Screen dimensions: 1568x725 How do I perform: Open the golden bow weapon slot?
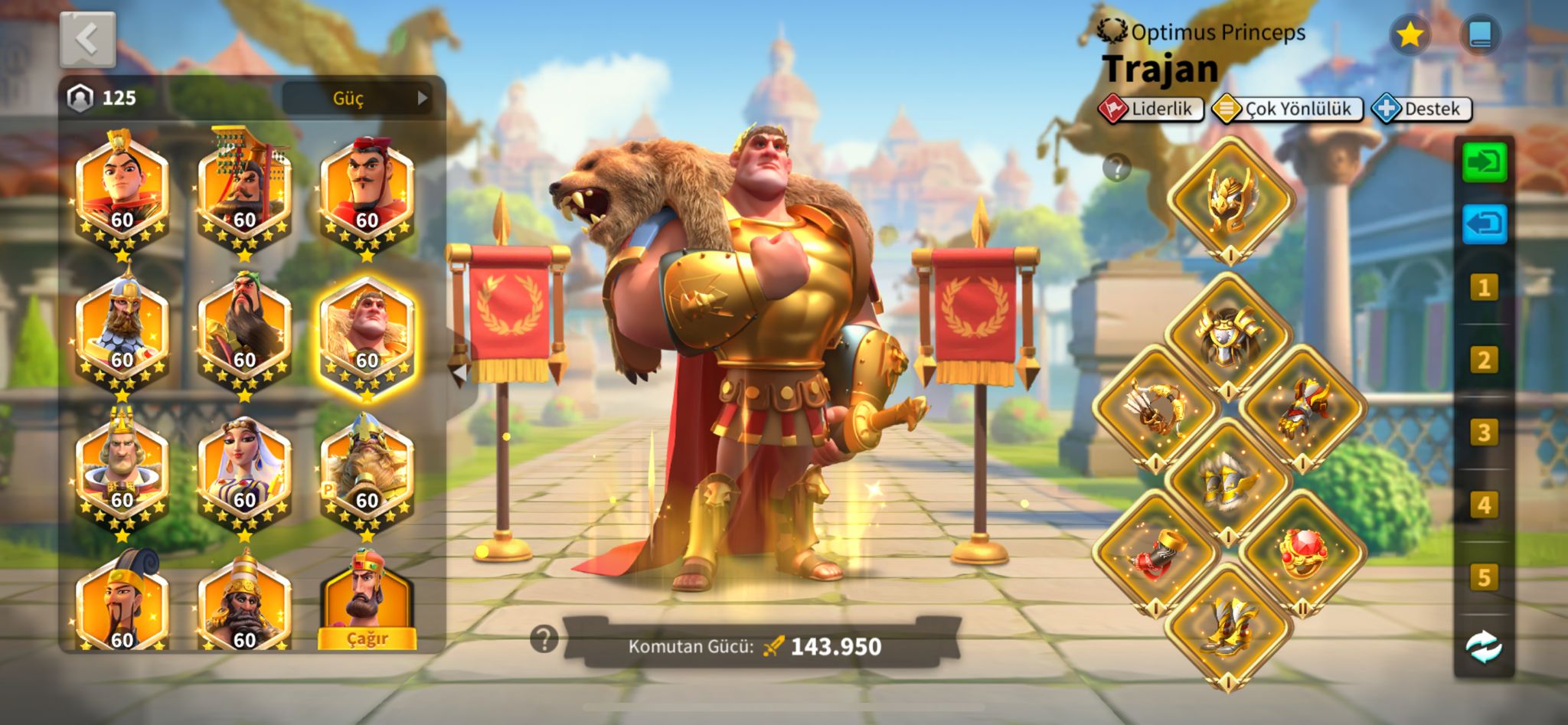[x=1155, y=407]
